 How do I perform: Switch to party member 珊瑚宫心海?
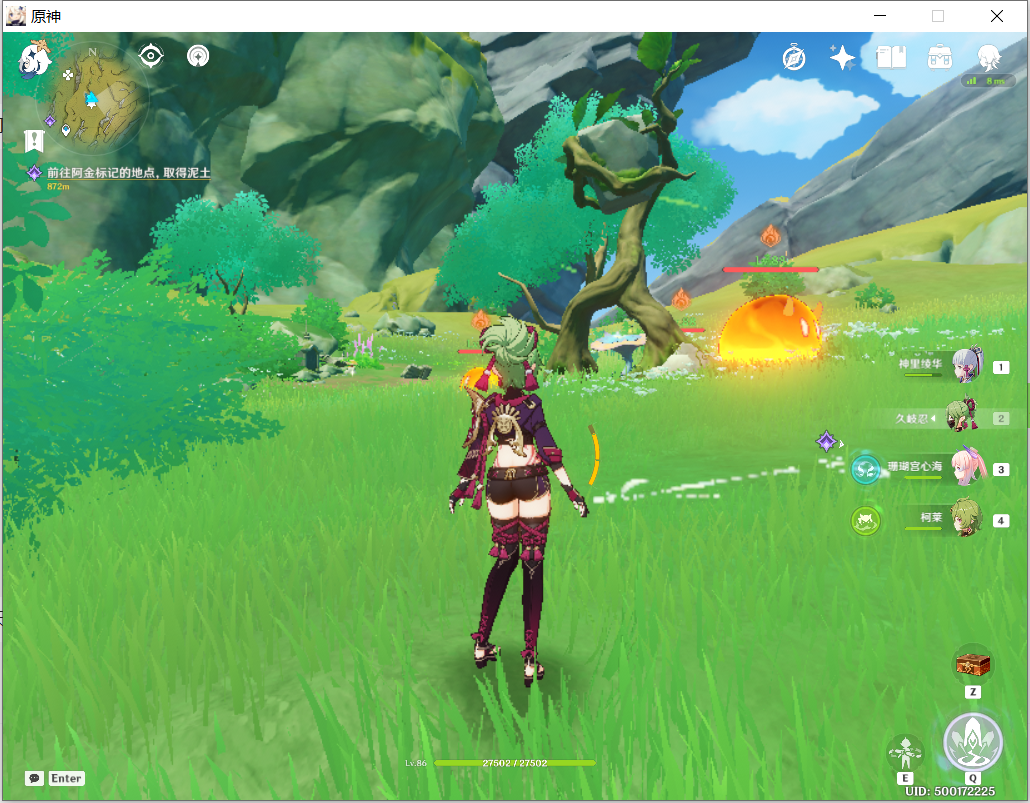coord(965,469)
